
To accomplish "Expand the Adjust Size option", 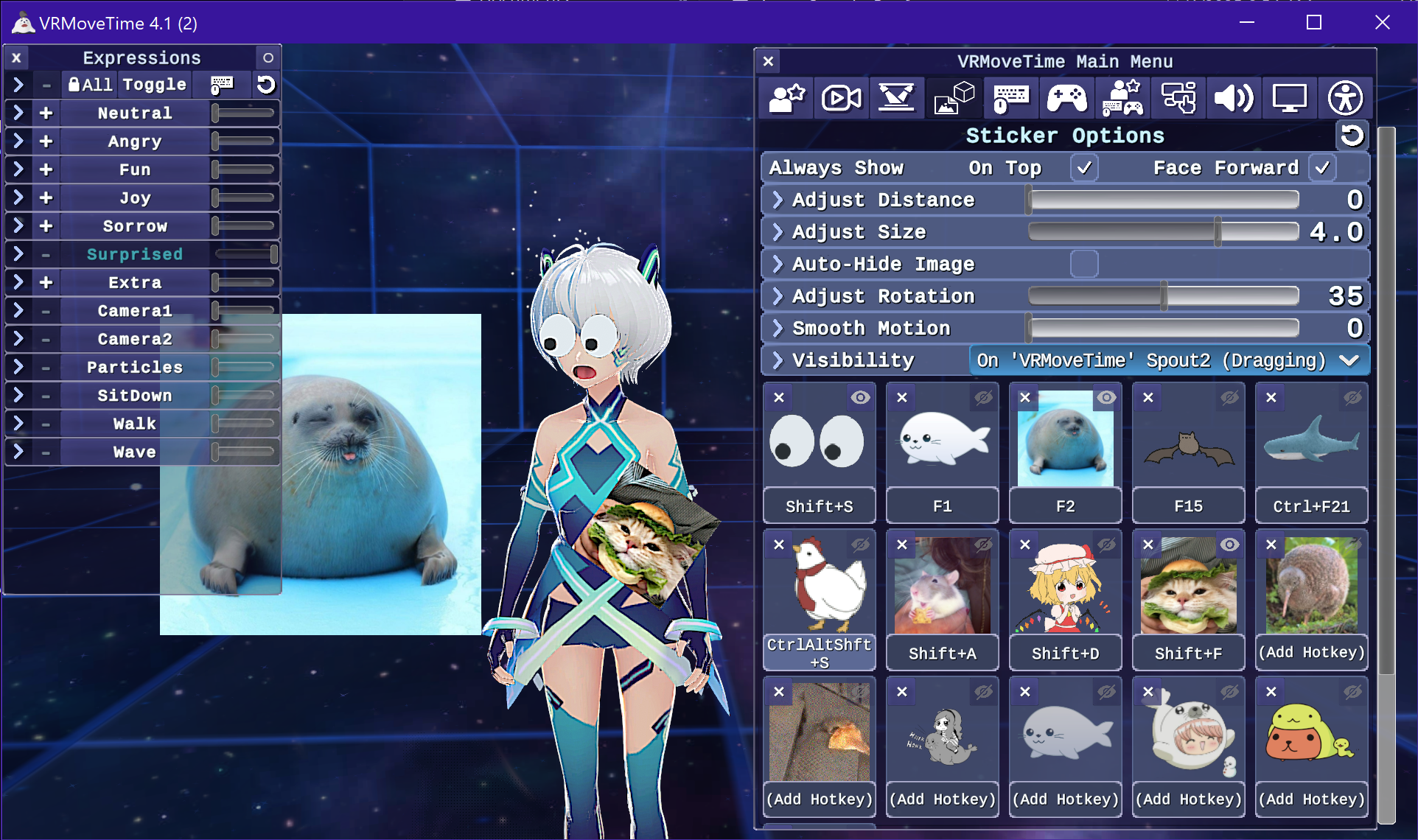I will pos(778,232).
